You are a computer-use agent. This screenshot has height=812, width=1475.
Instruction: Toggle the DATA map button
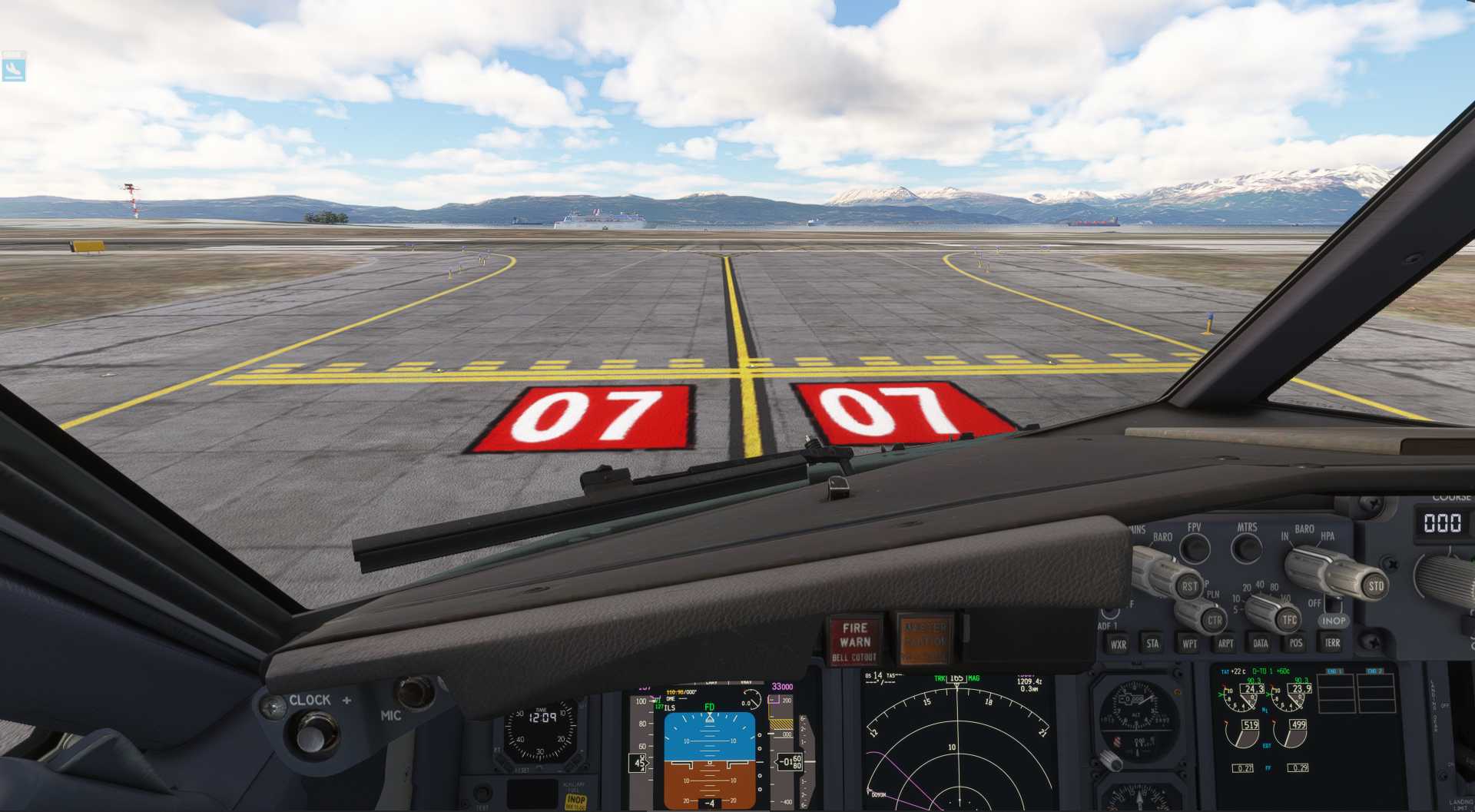click(x=1261, y=644)
